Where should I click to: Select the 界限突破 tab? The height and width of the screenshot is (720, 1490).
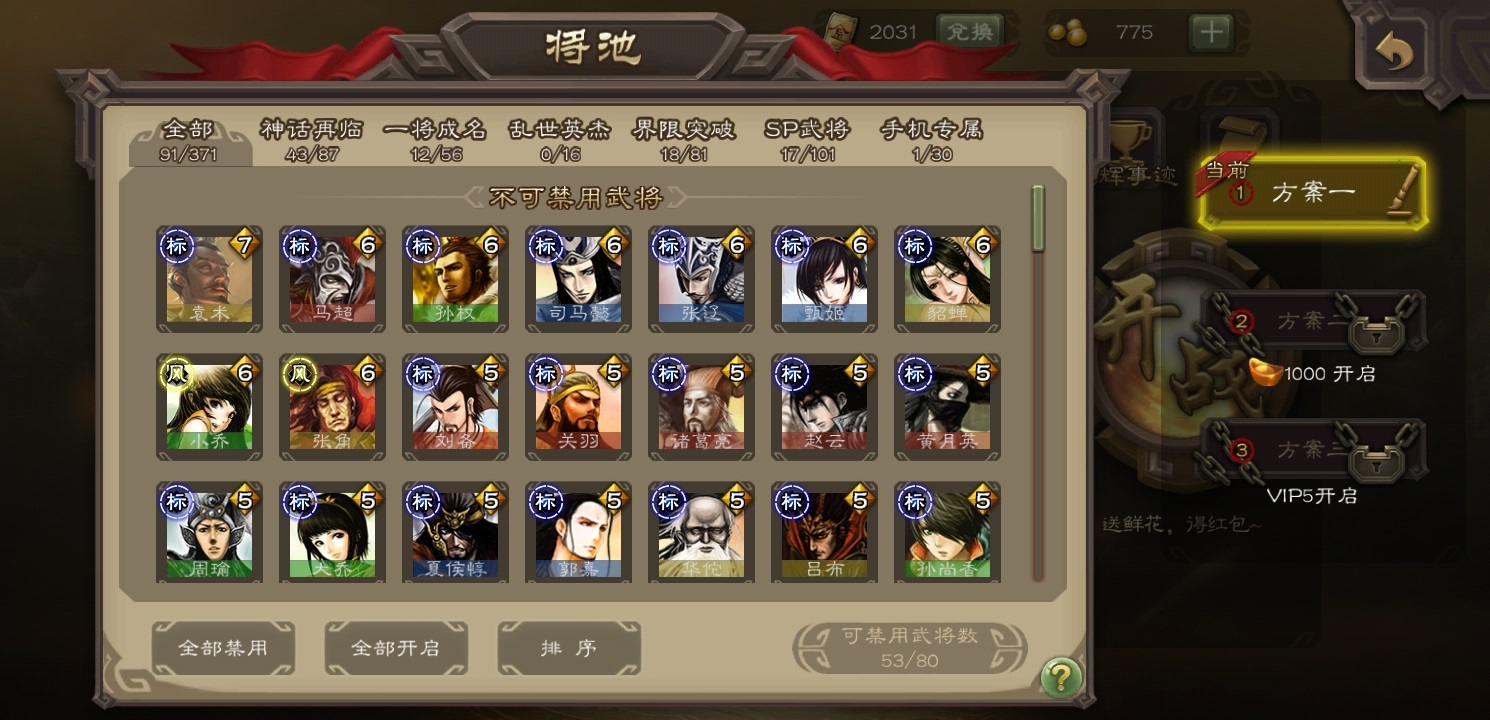point(684,139)
